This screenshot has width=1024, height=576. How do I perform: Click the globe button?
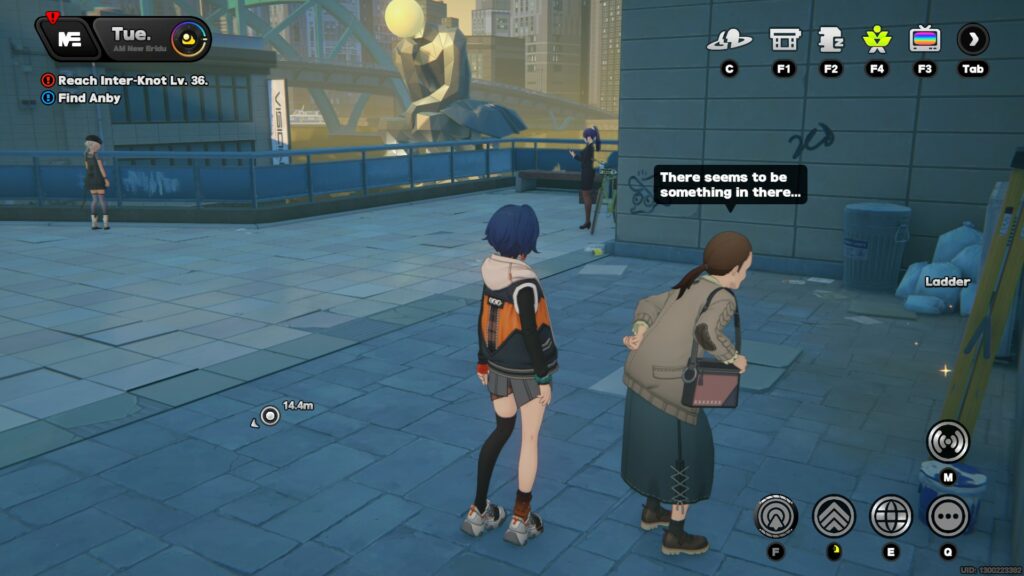[890, 516]
